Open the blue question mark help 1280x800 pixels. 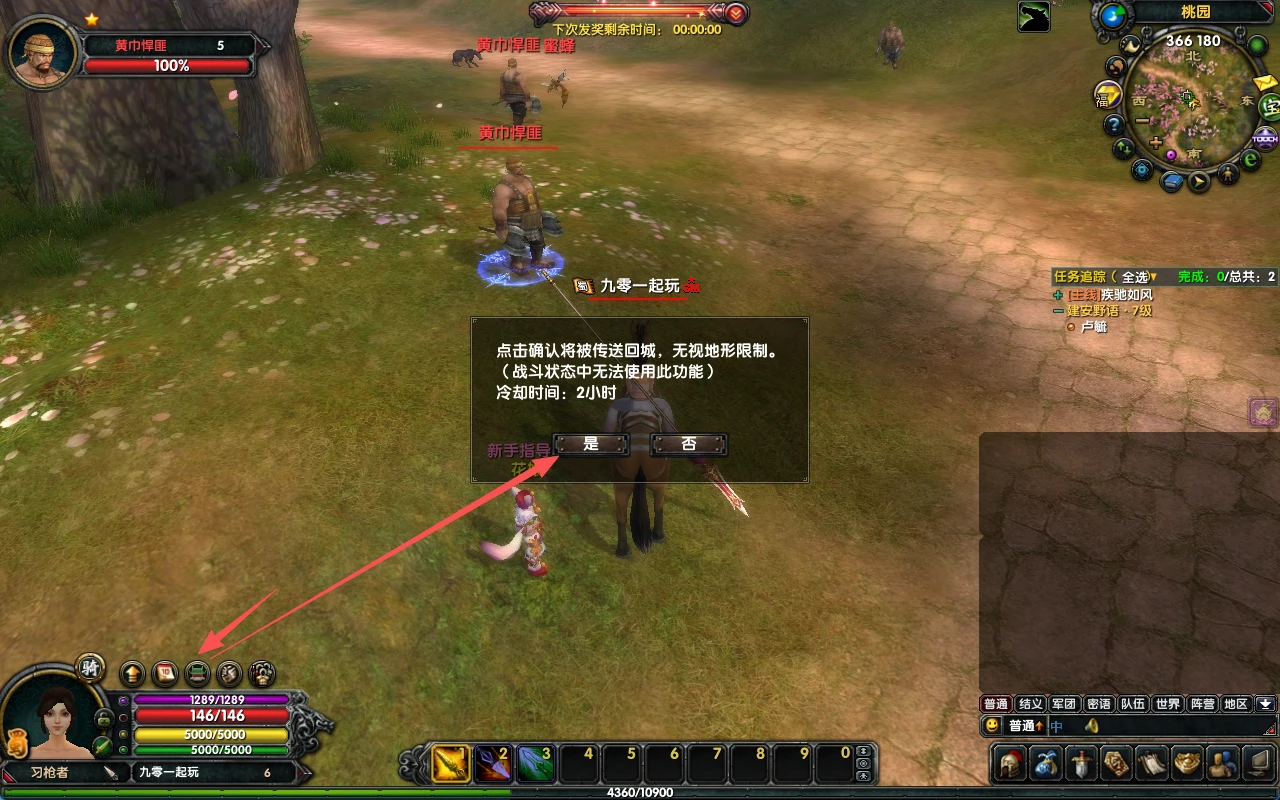coord(1113,125)
